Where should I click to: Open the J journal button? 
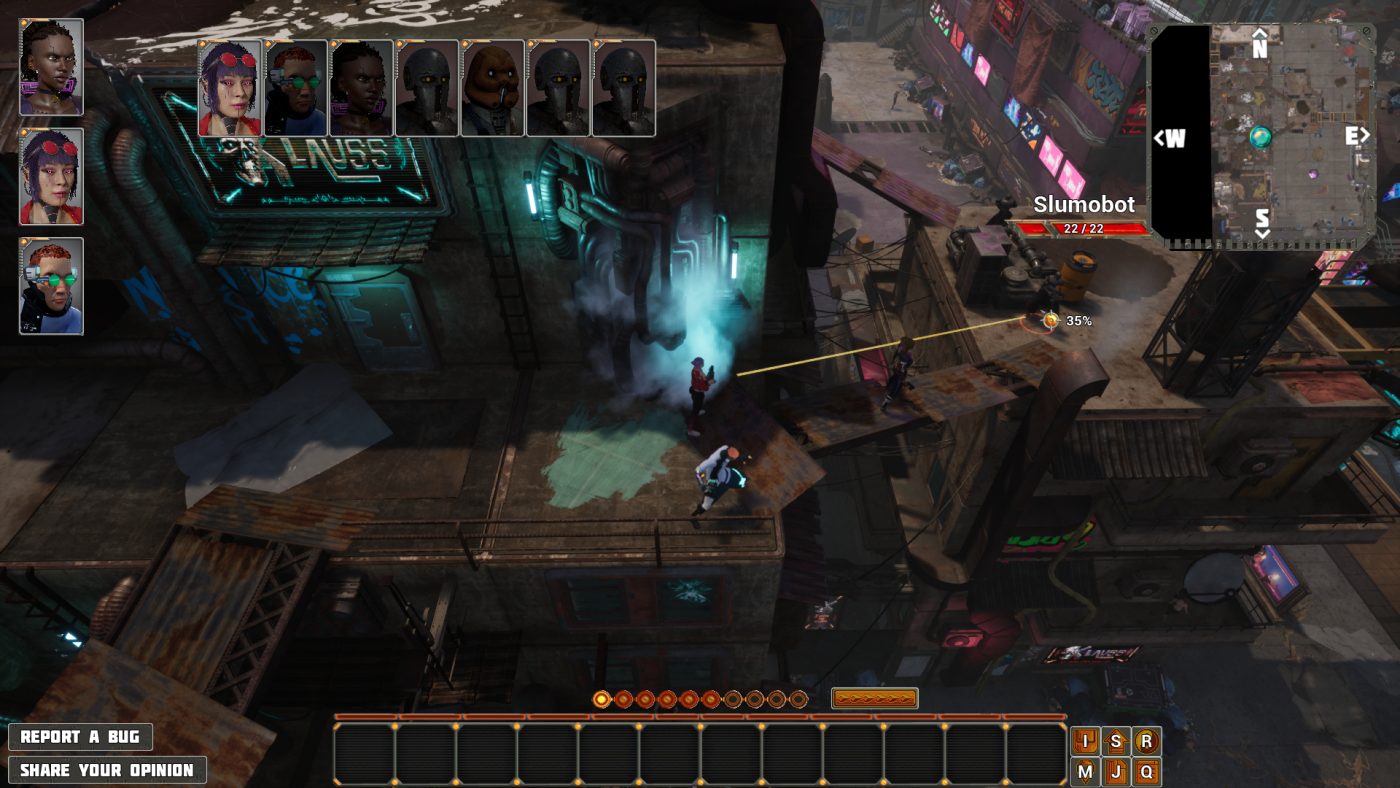(x=1116, y=772)
